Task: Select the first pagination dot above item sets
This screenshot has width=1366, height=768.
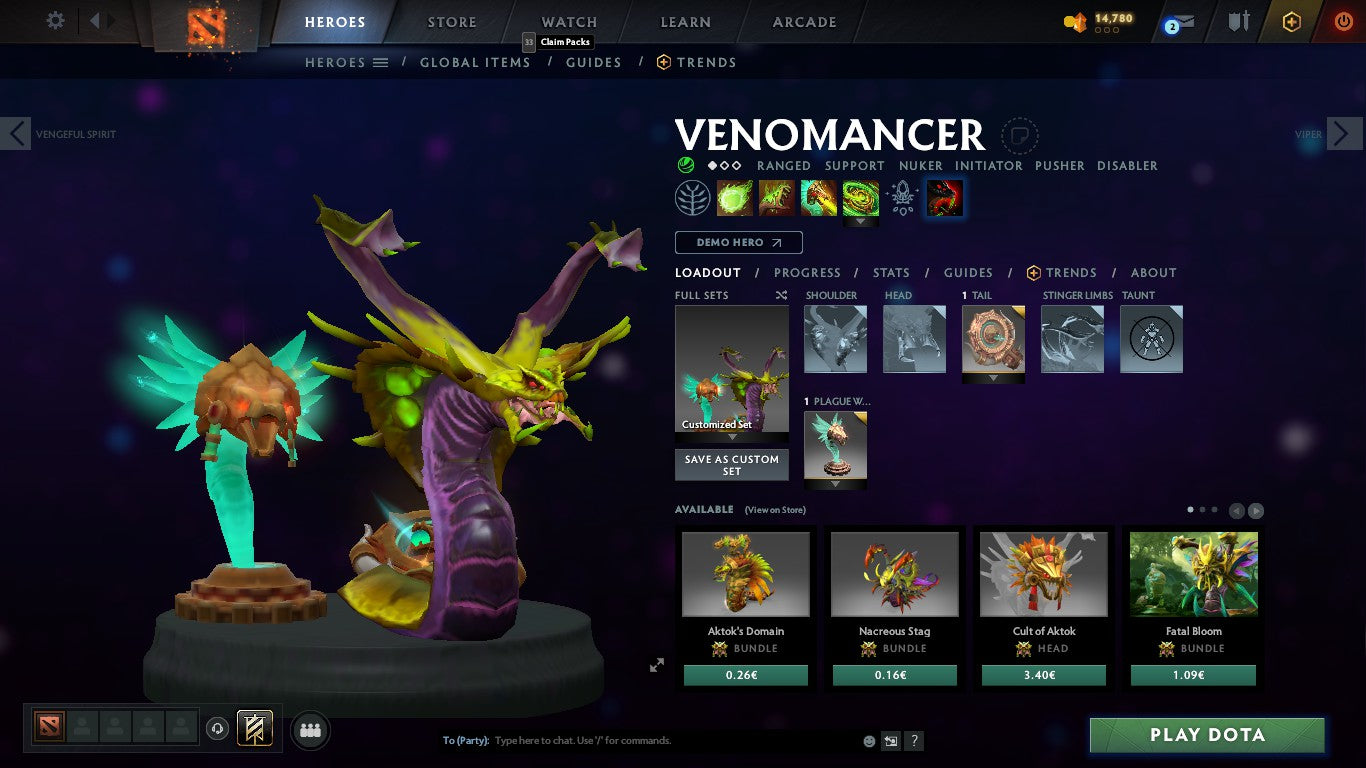Action: (x=1189, y=509)
